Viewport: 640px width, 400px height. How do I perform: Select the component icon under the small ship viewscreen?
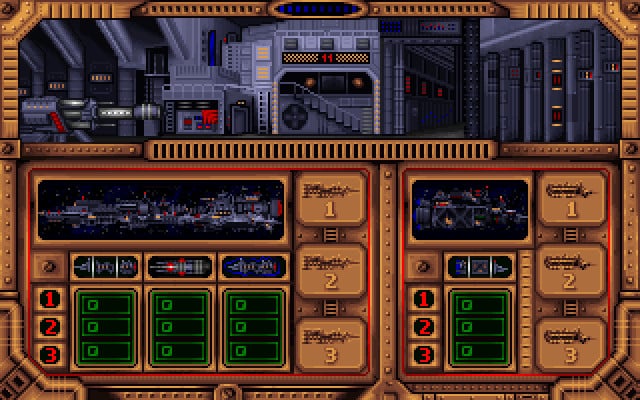pos(478,267)
